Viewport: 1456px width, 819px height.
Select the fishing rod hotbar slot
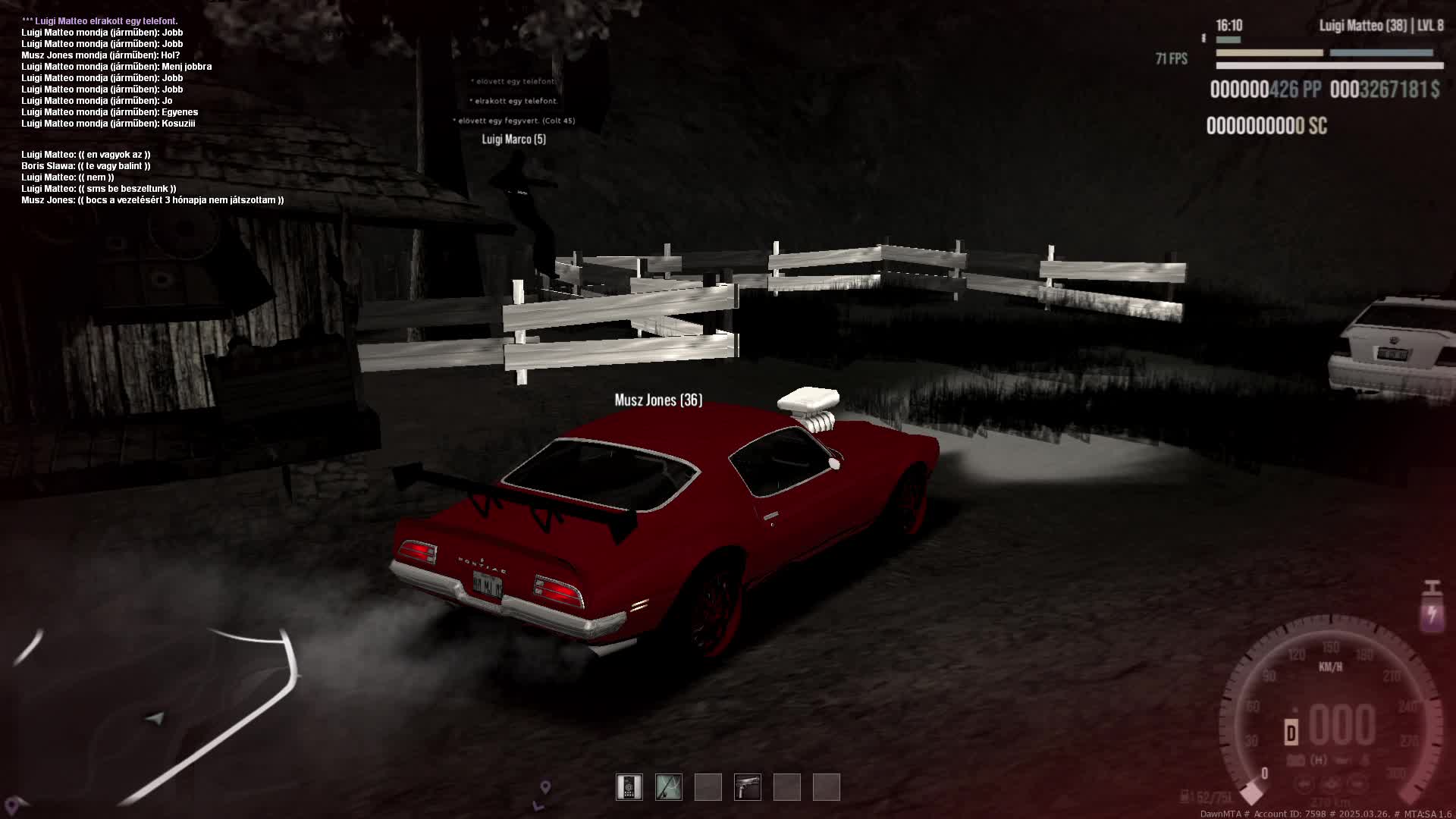tap(669, 787)
